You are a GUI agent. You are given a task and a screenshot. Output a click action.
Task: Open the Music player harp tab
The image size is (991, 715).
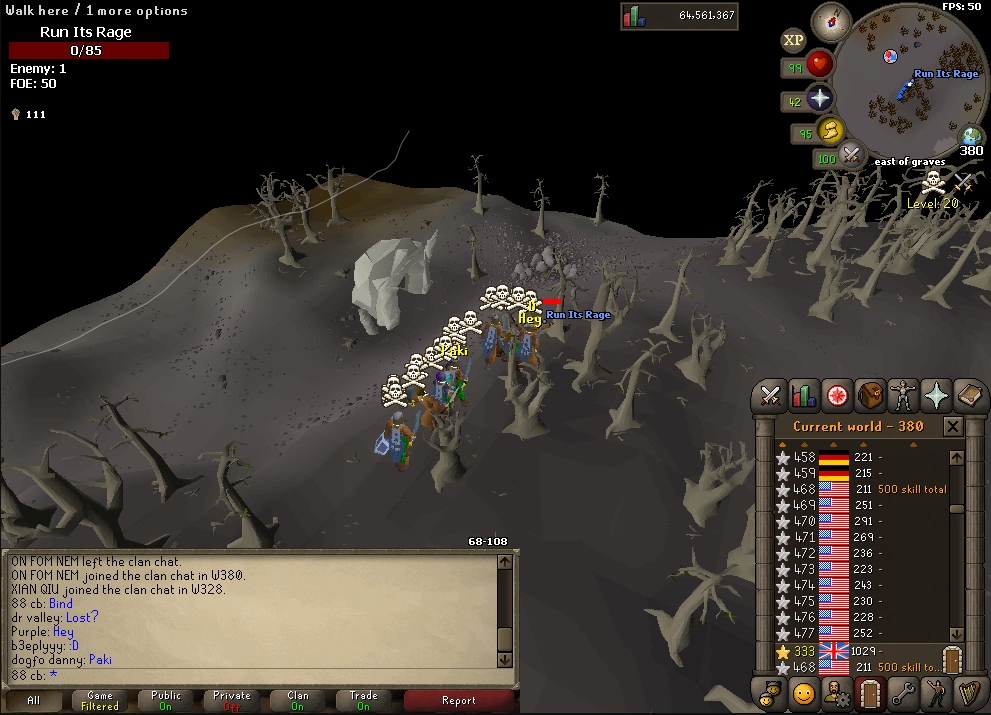click(x=968, y=692)
